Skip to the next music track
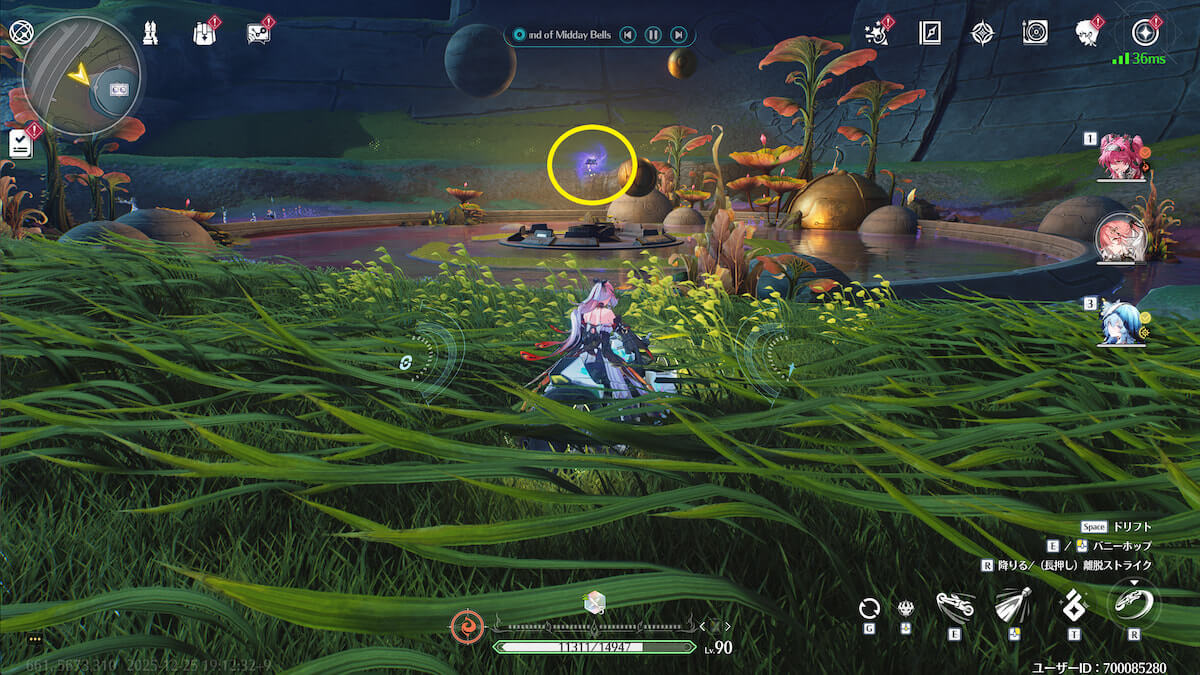 click(x=679, y=35)
